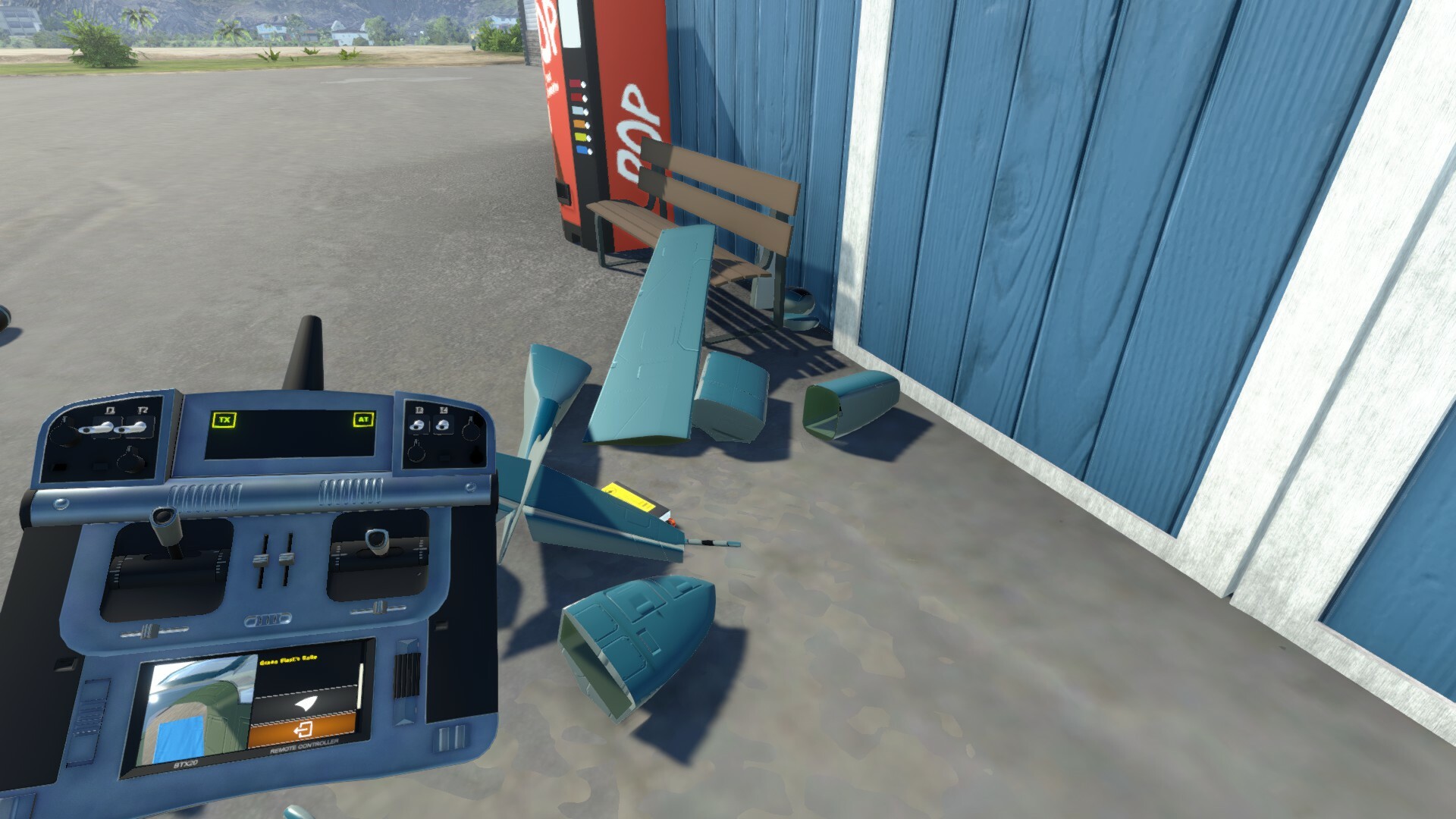Click the small triangle arrow beside the controller screen
Image resolution: width=1456 pixels, height=819 pixels.
(403, 722)
